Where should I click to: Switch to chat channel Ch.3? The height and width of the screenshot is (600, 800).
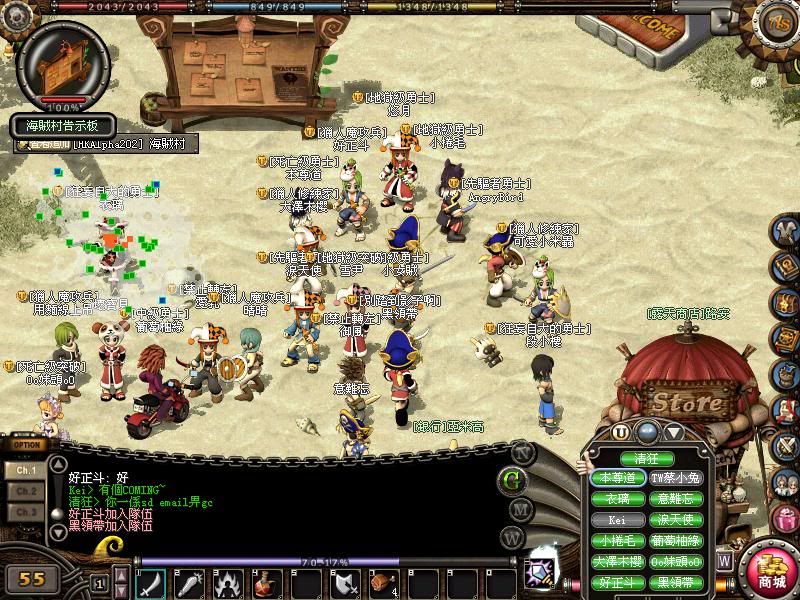[26, 512]
